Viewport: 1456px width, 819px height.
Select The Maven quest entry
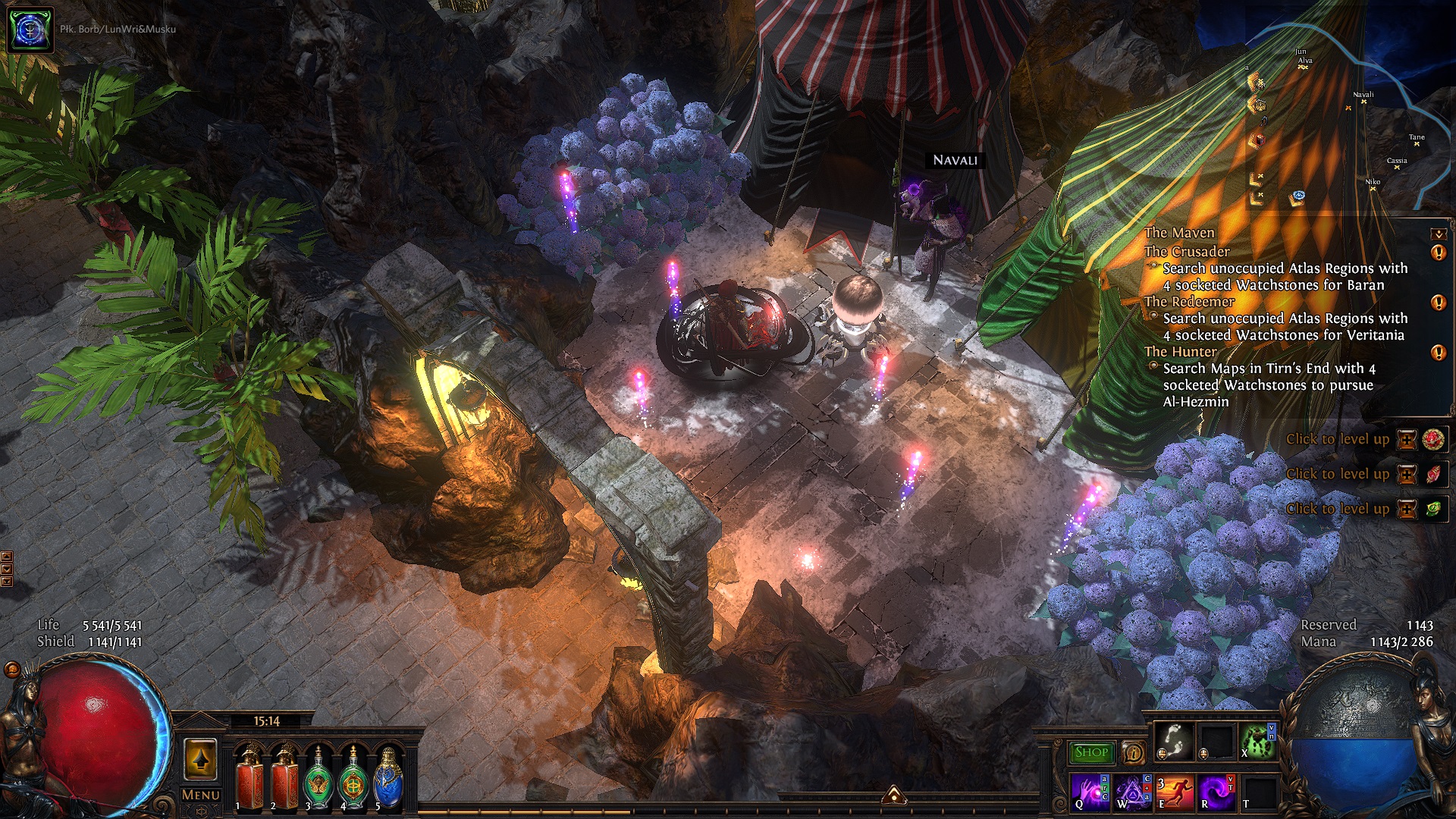coord(1179,233)
